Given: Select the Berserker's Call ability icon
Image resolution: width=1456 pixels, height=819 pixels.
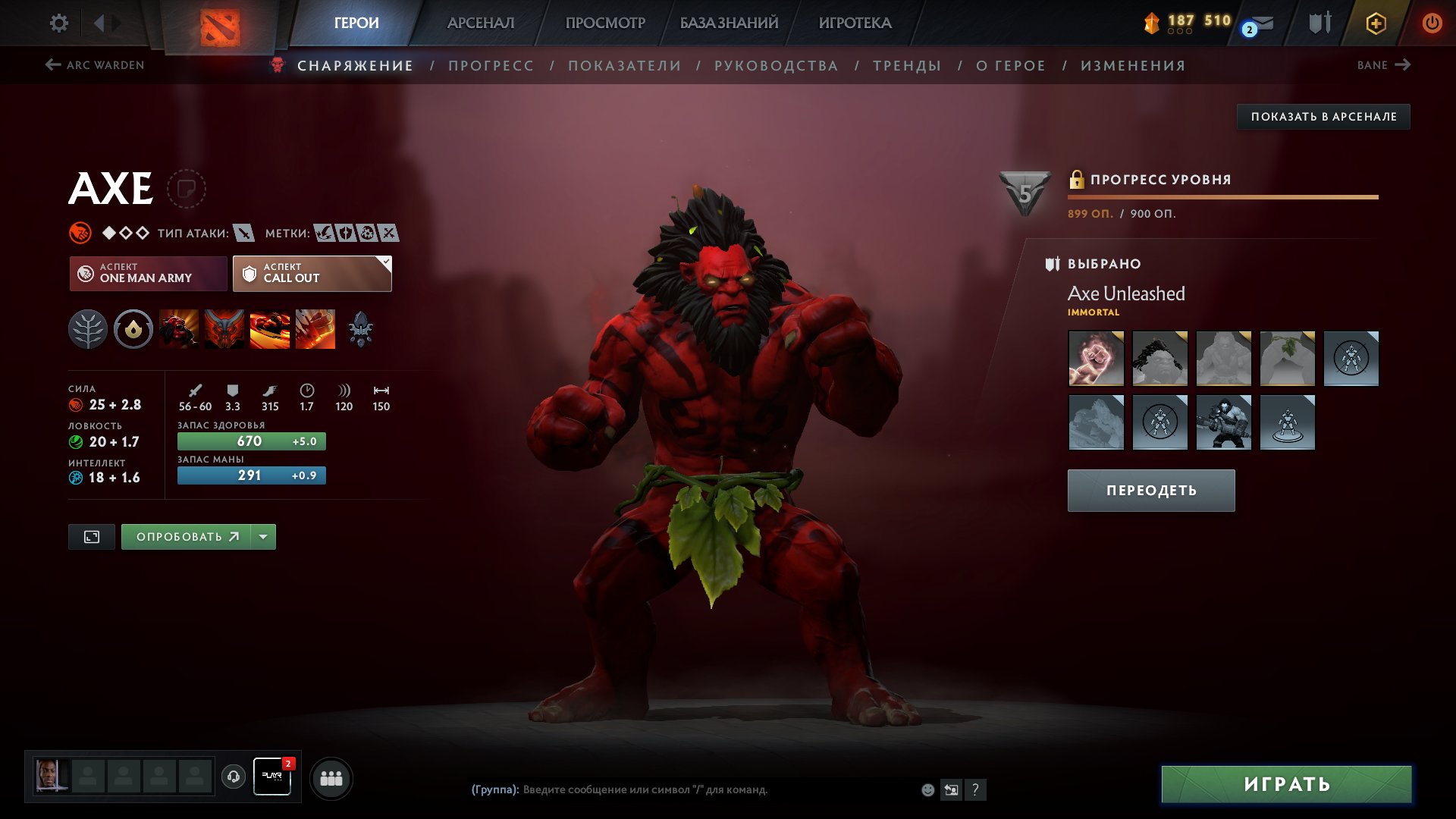Looking at the screenshot, I should coord(179,328).
